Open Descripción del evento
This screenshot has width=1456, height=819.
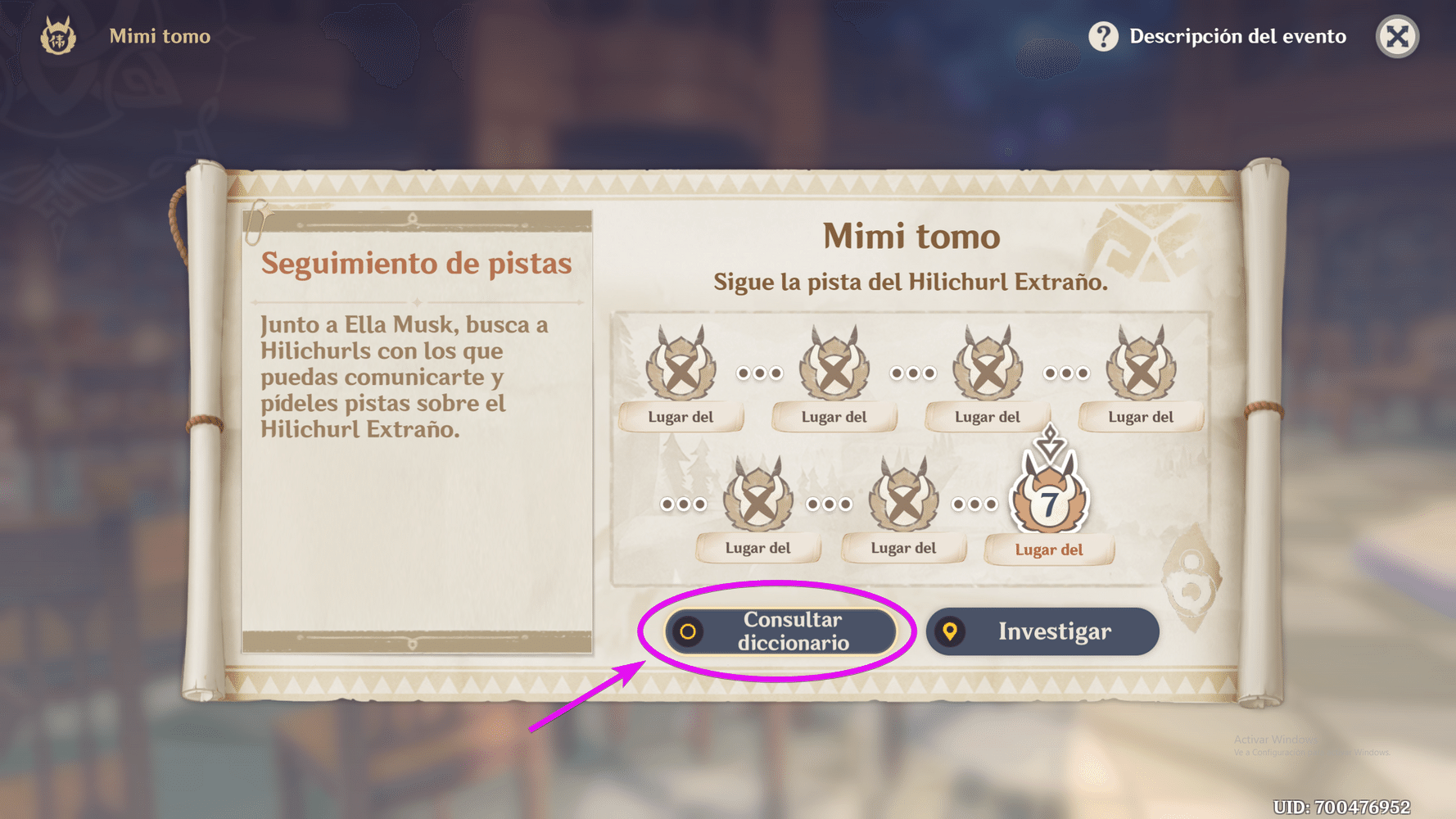click(x=1237, y=36)
